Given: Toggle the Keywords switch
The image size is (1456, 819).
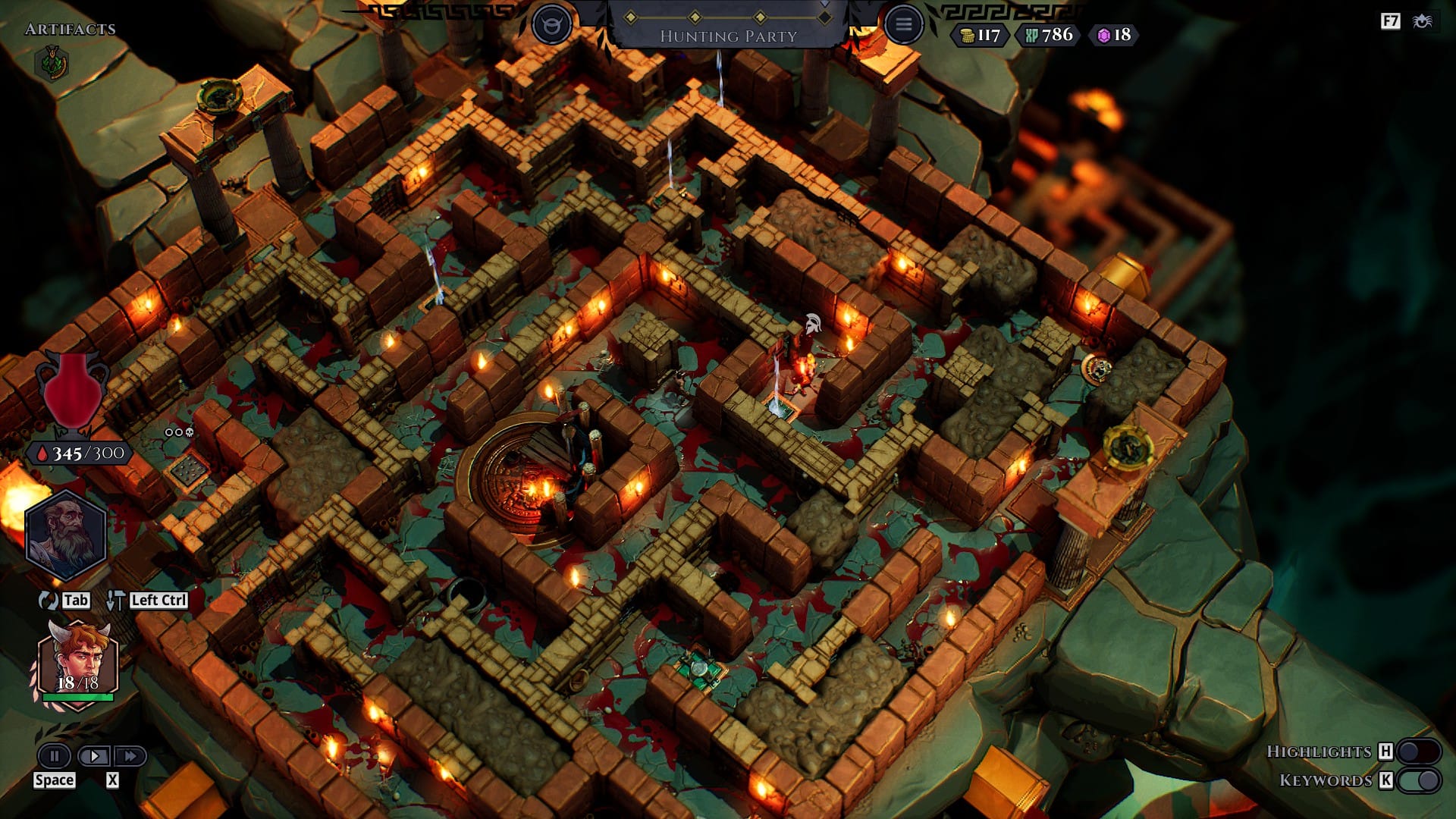Looking at the screenshot, I should click(1418, 780).
